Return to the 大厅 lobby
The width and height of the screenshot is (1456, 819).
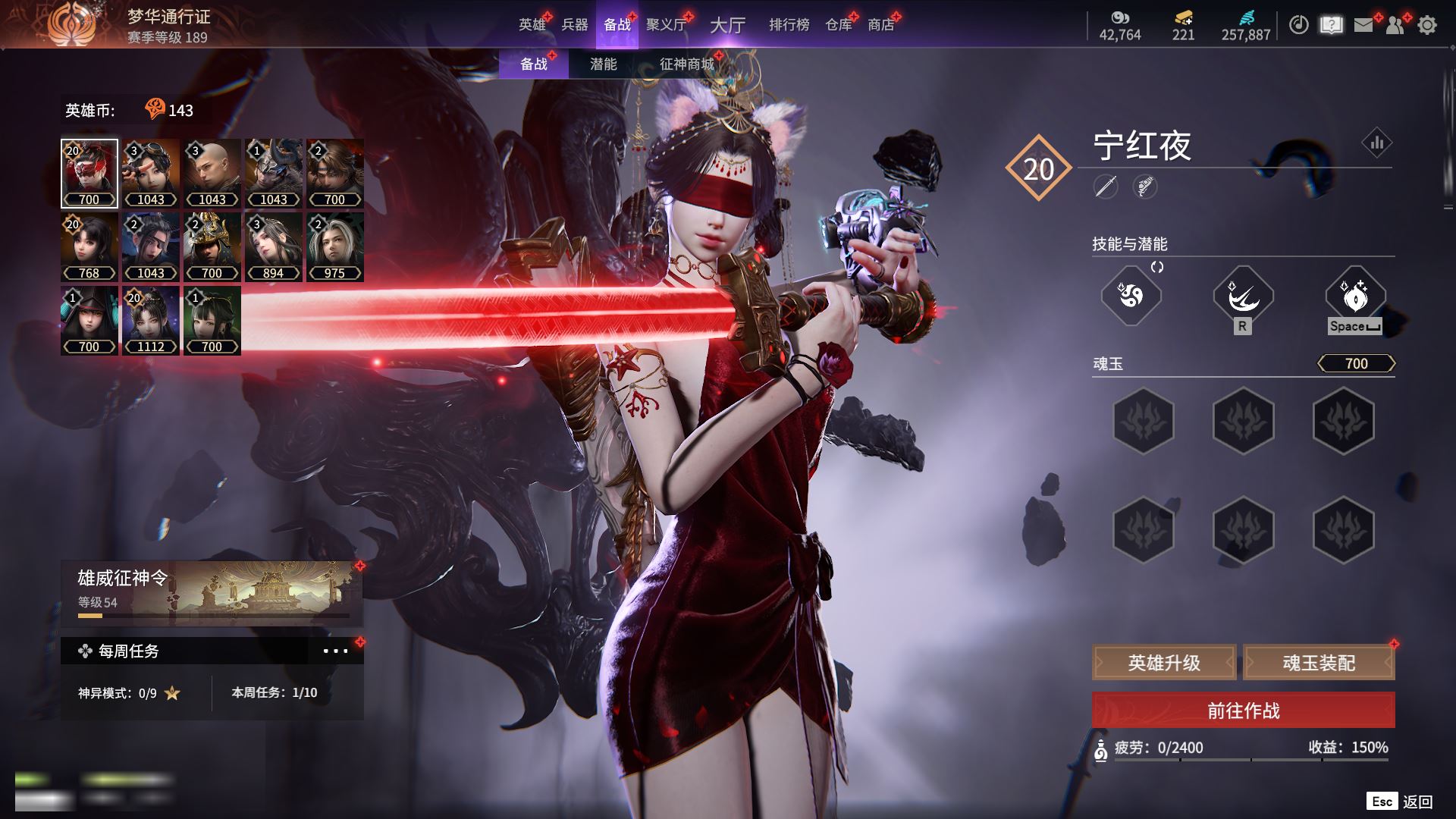point(727,25)
